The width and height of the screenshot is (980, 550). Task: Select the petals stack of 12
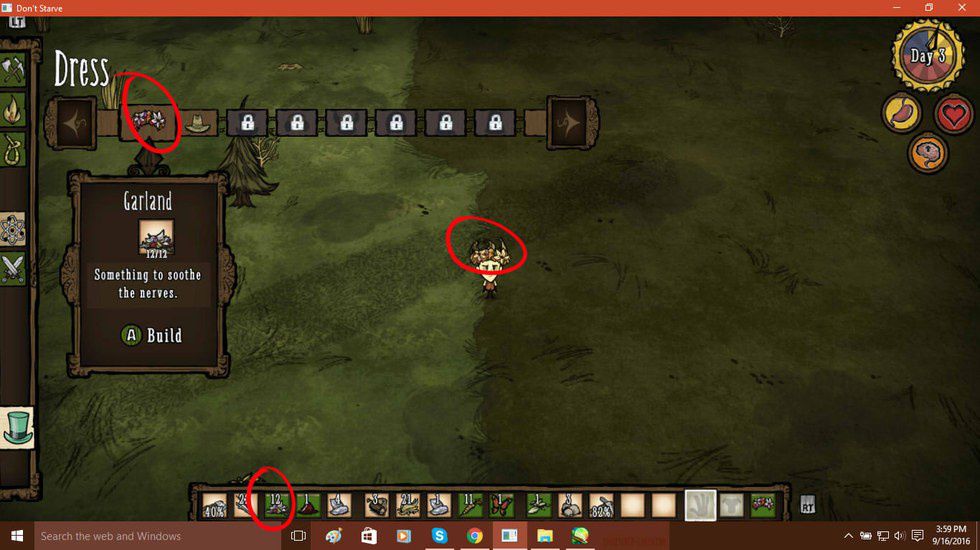tap(275, 505)
